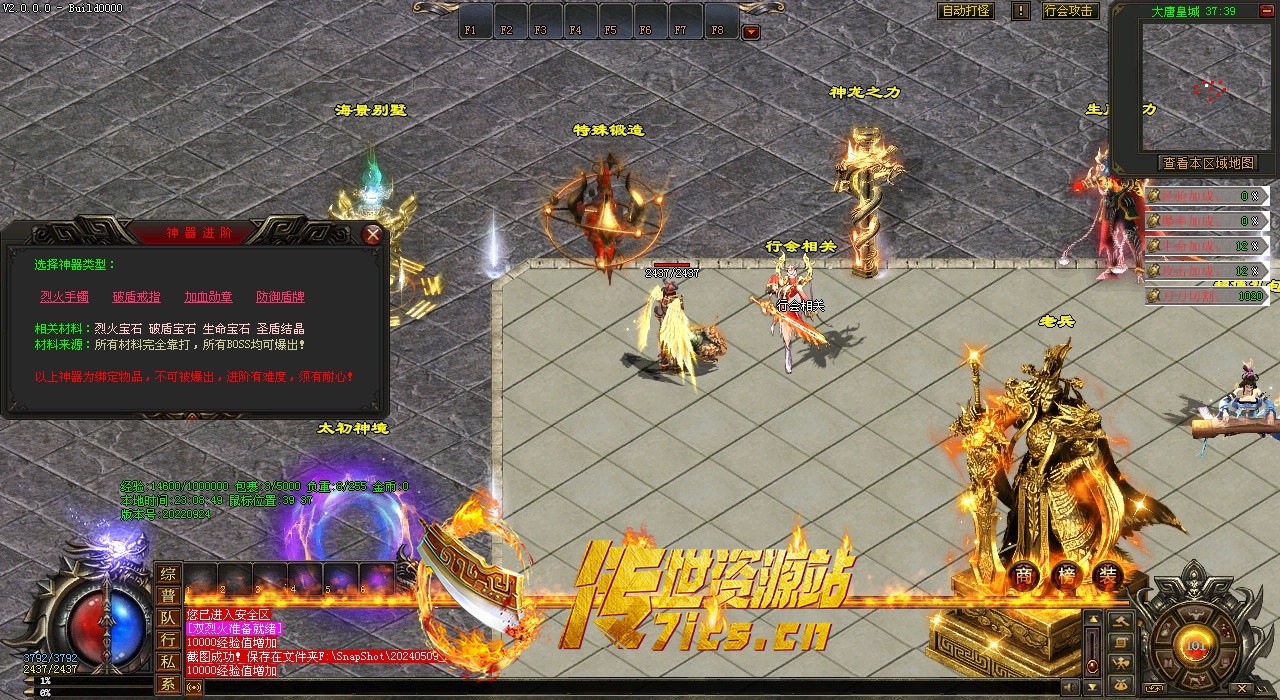Toggle the 自动打怪 auto-fight button

pyautogui.click(x=967, y=11)
